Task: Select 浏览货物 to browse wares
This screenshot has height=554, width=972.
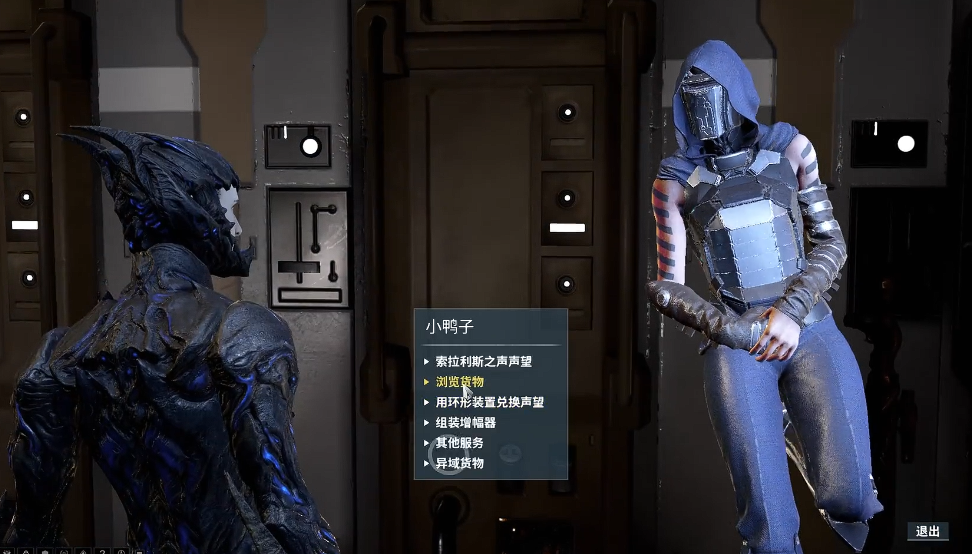Action: click(x=460, y=382)
